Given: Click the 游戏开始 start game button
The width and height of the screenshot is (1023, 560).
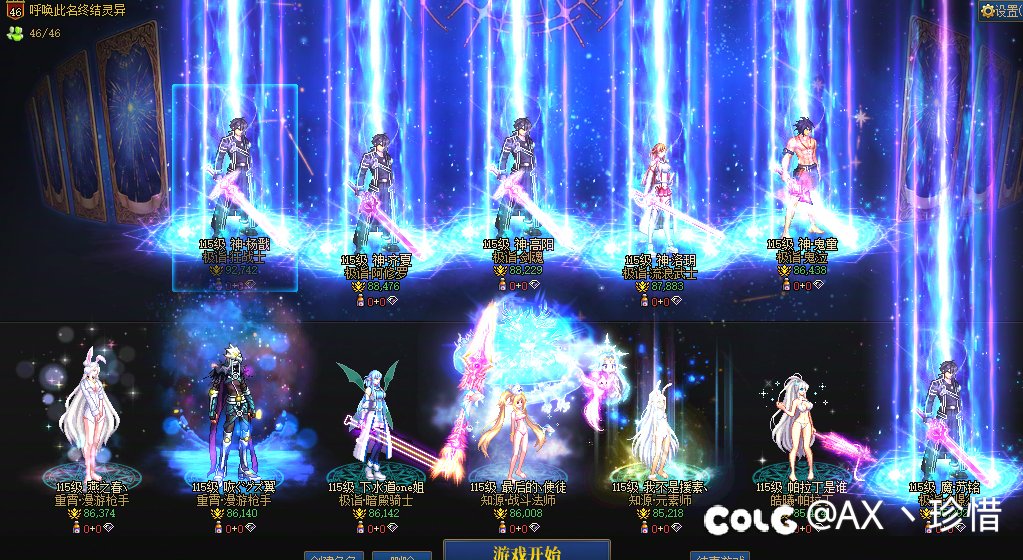Looking at the screenshot, I should click(x=526, y=551).
